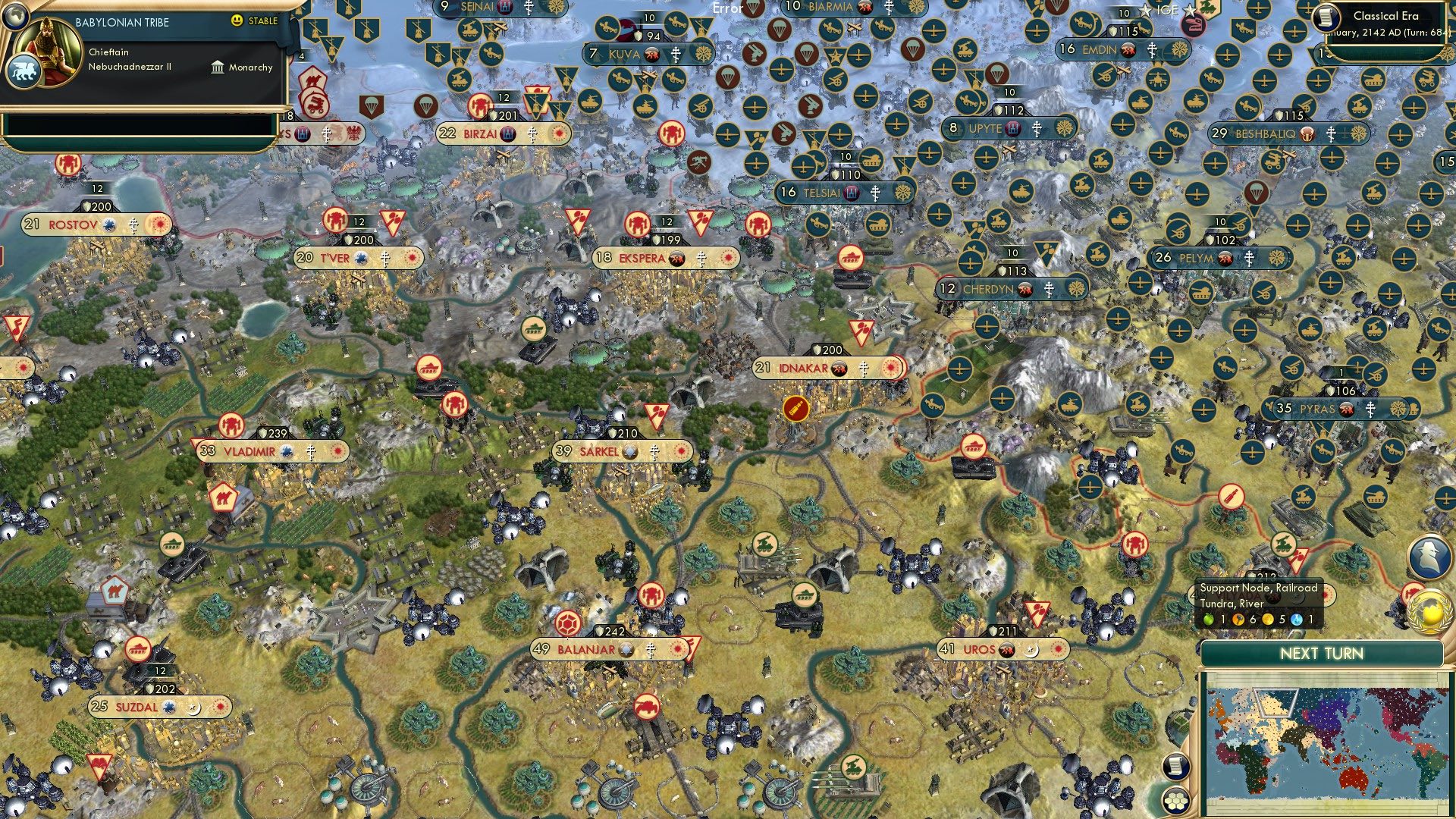Click the occupied-city face icon on Kuva's banner

tap(652, 55)
